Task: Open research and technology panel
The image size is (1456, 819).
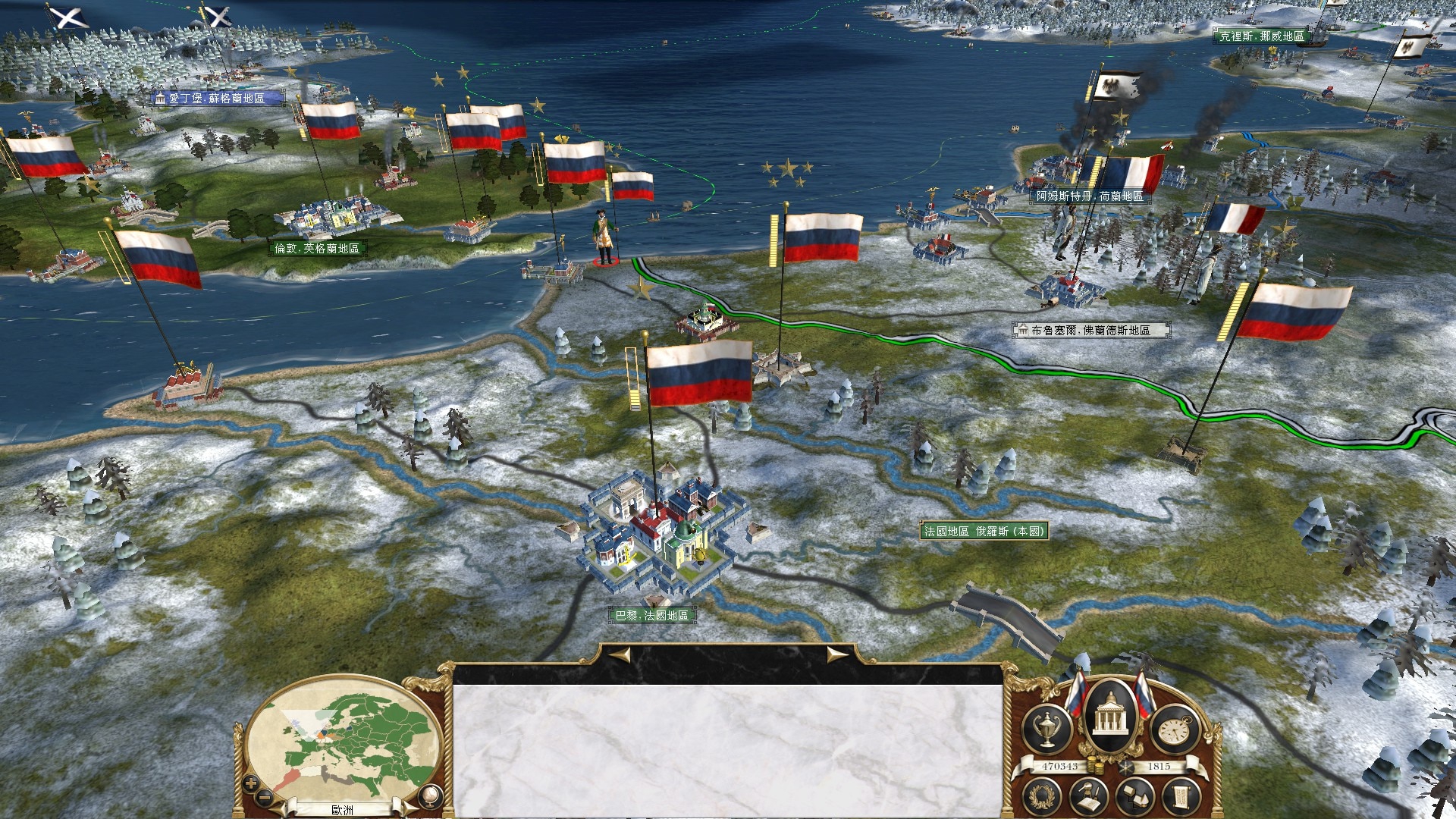Action: tap(1090, 796)
